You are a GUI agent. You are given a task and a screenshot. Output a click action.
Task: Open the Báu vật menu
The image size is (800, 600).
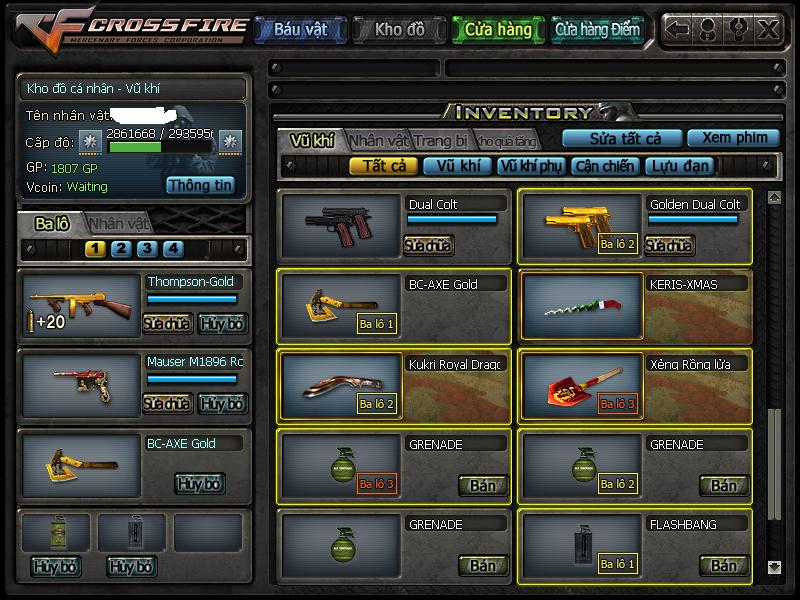tap(300, 30)
